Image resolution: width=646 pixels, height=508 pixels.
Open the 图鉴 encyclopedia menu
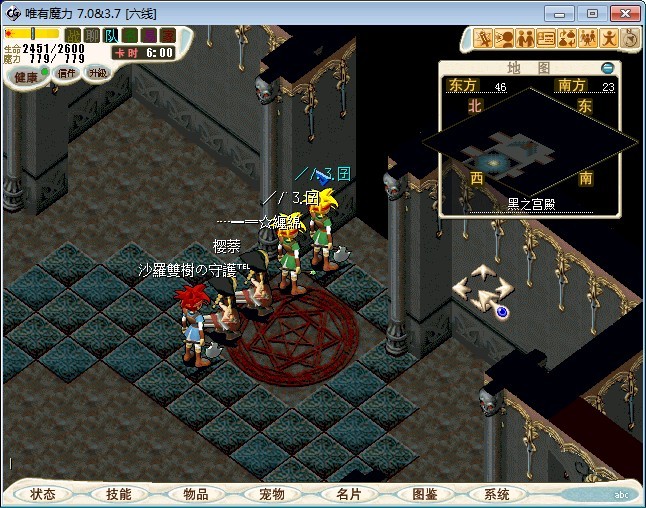[423, 494]
